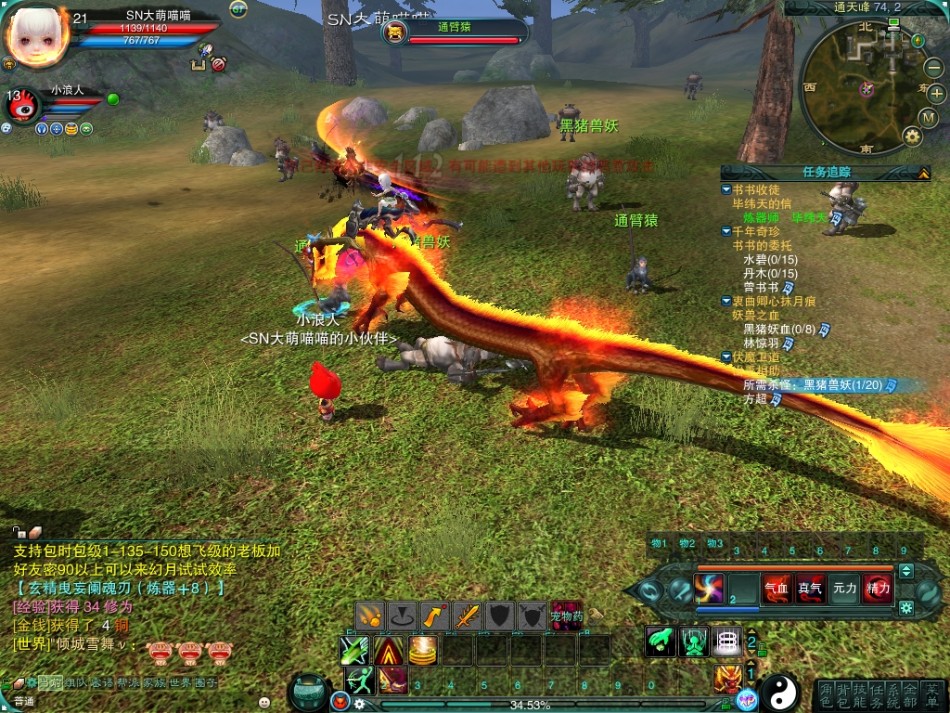Screen dimensions: 950x713
Task: Select the 小浪人 pet portrait
Action: click(x=22, y=106)
